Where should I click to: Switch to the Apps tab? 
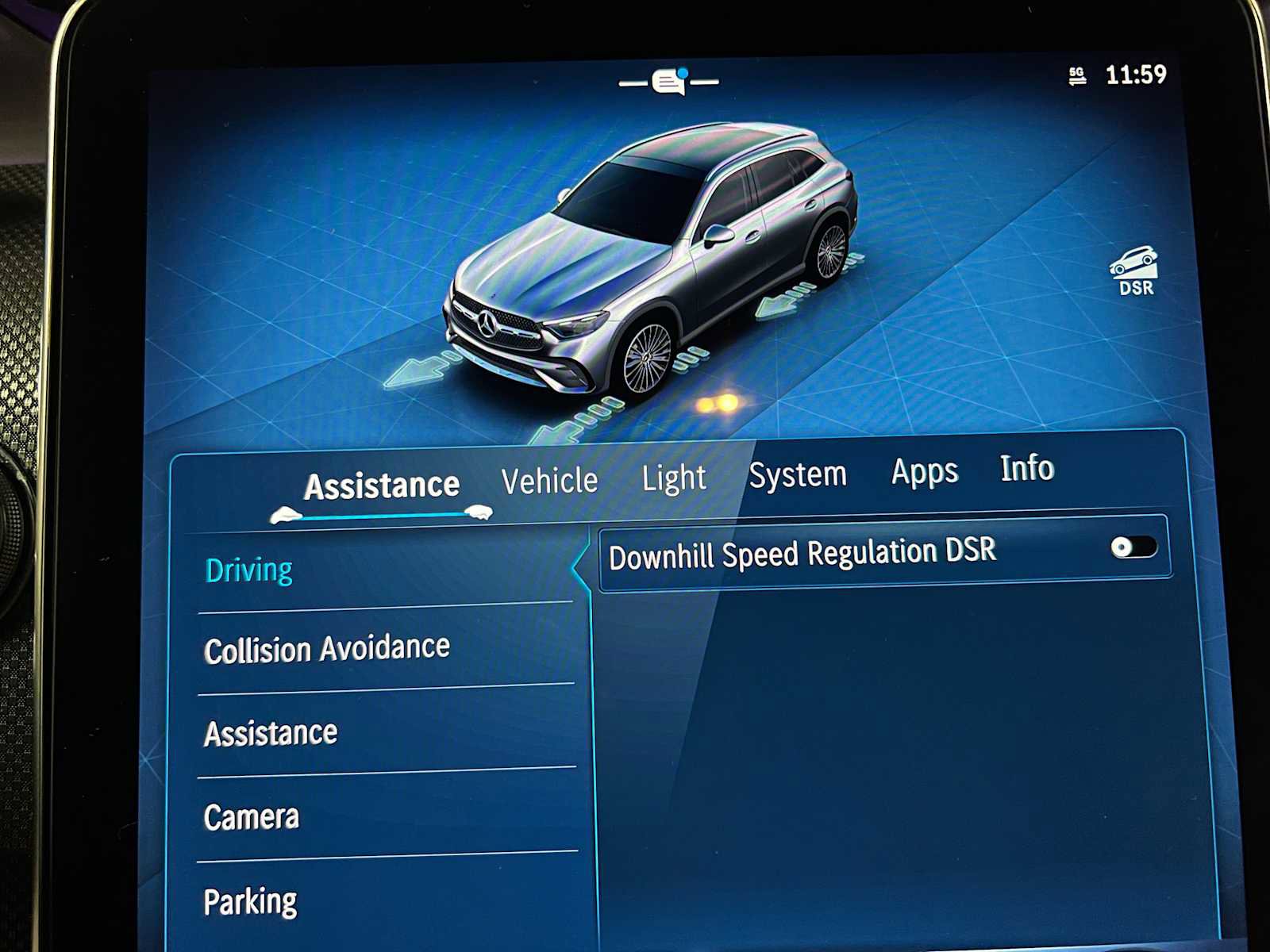click(x=924, y=472)
